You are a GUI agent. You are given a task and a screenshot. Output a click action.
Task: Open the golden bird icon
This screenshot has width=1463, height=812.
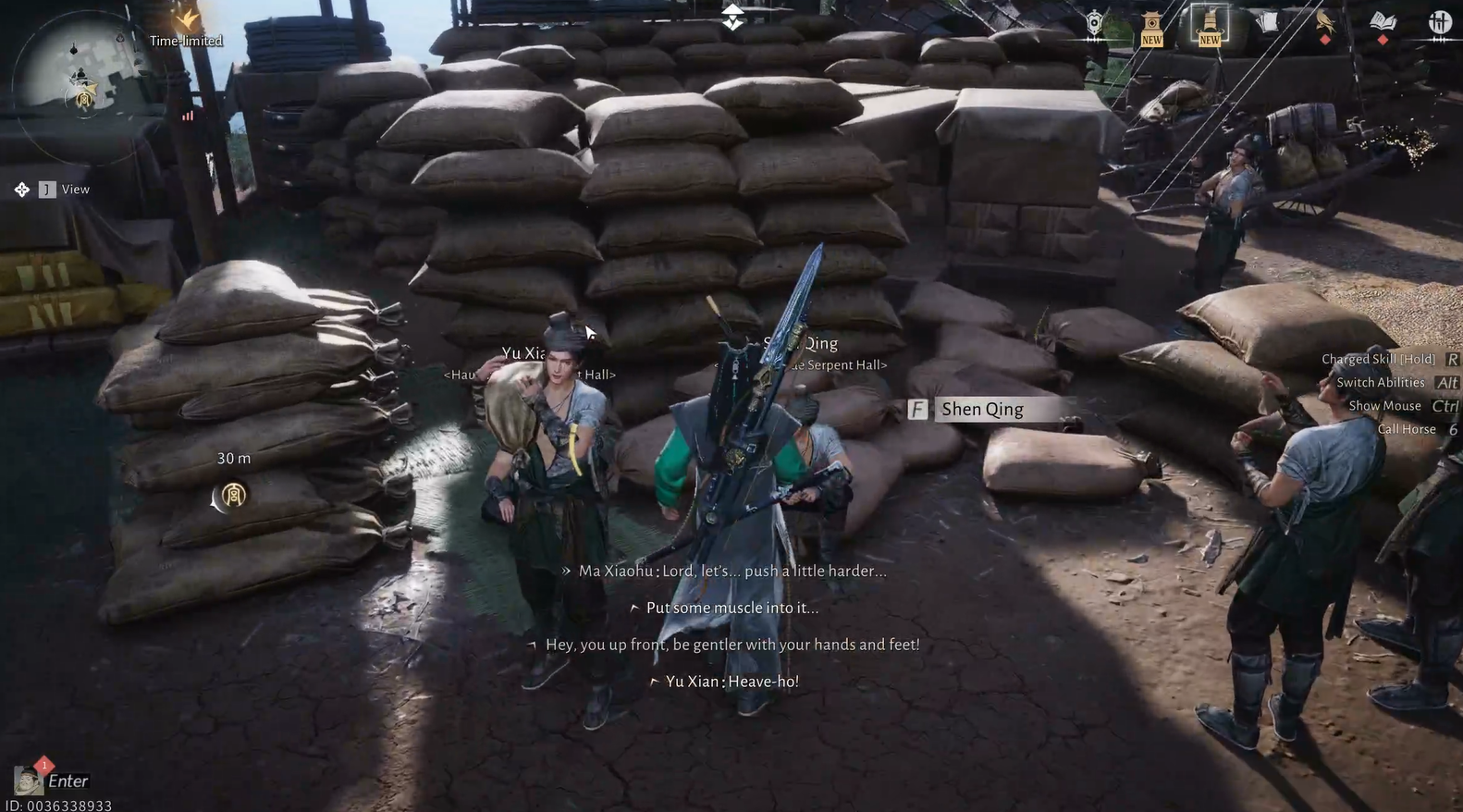coord(1324,23)
